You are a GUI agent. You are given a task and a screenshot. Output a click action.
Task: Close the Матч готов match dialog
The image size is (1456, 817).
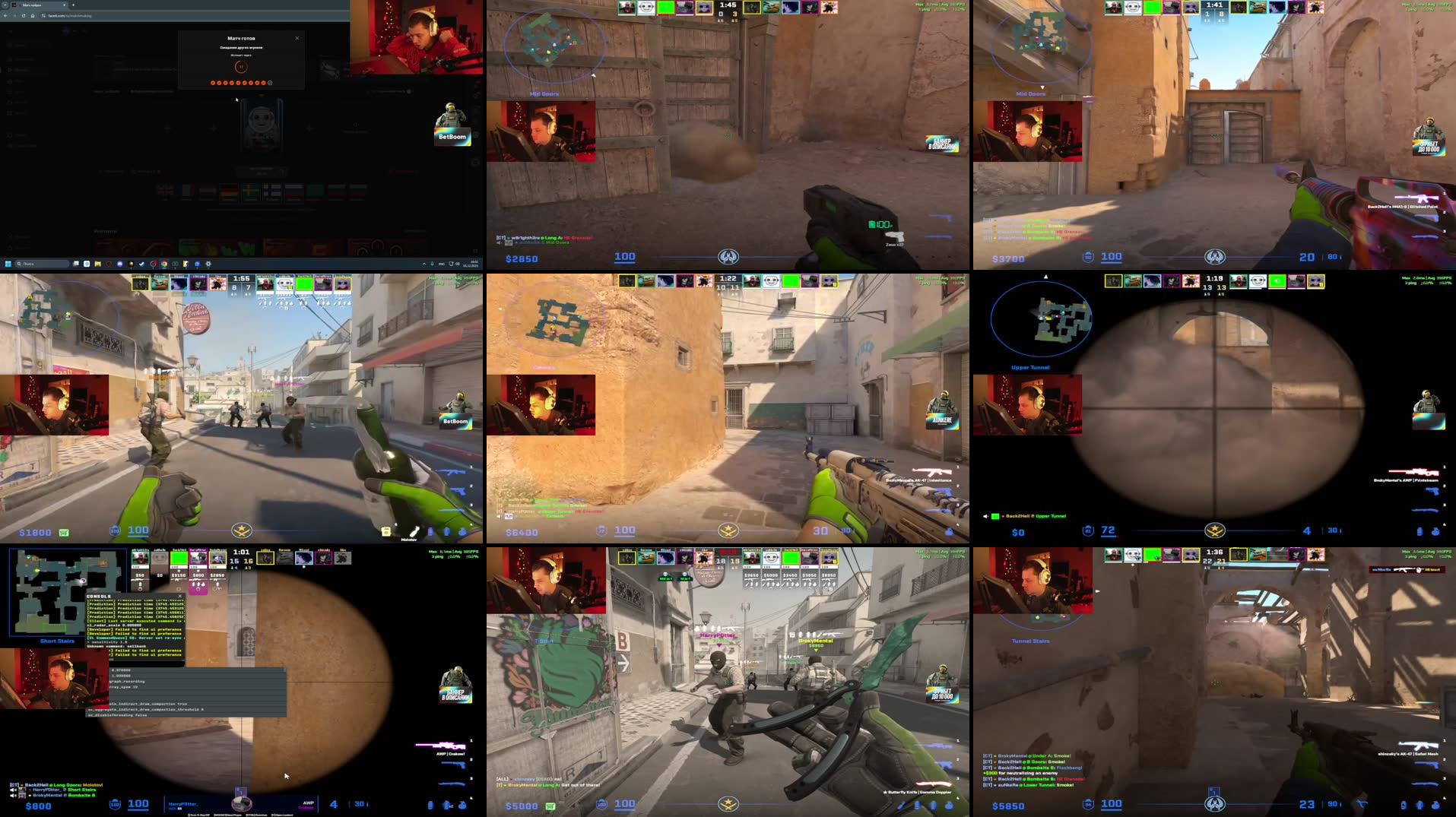(297, 37)
